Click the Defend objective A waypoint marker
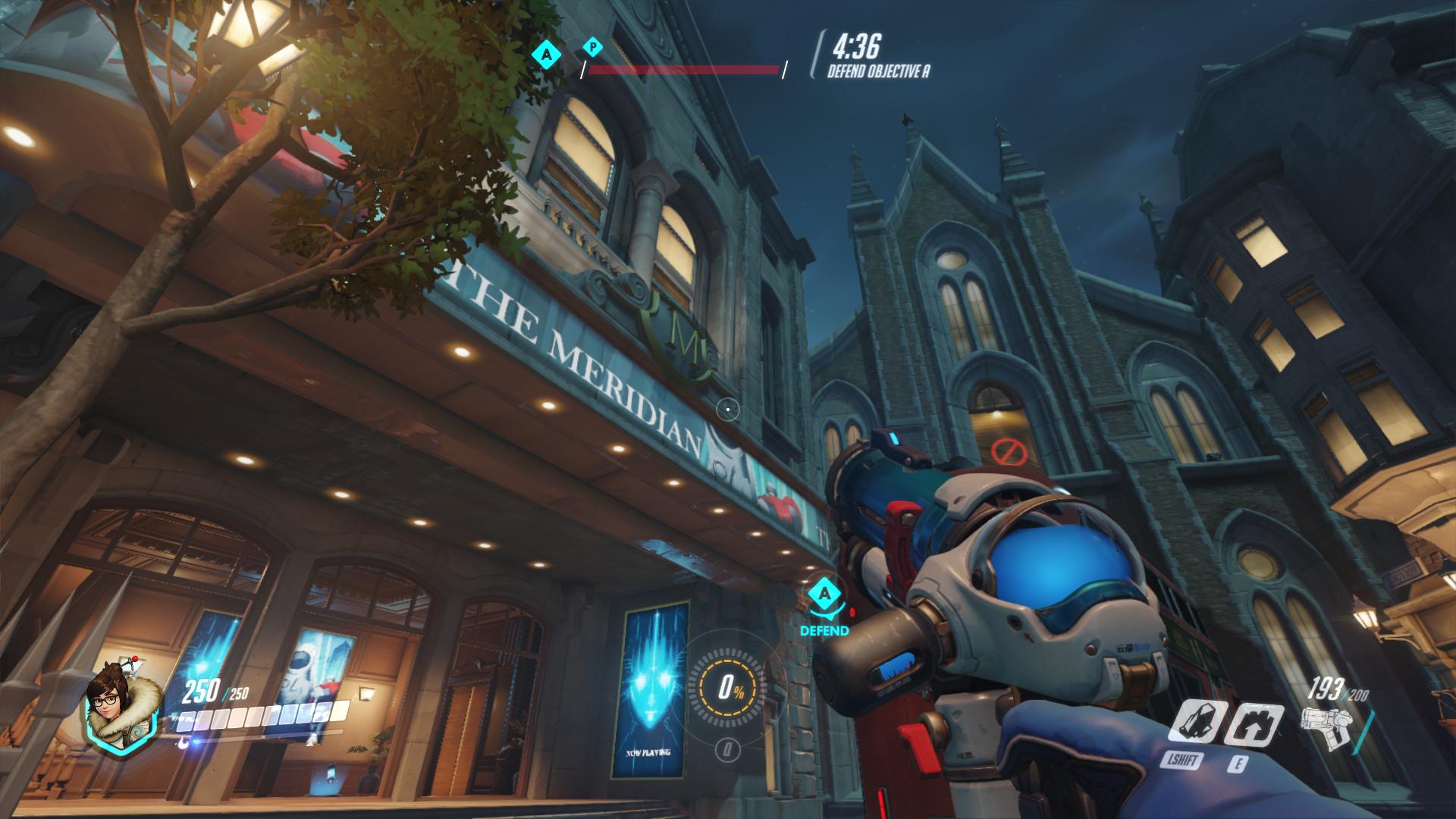Image resolution: width=1456 pixels, height=819 pixels. pyautogui.click(x=825, y=595)
